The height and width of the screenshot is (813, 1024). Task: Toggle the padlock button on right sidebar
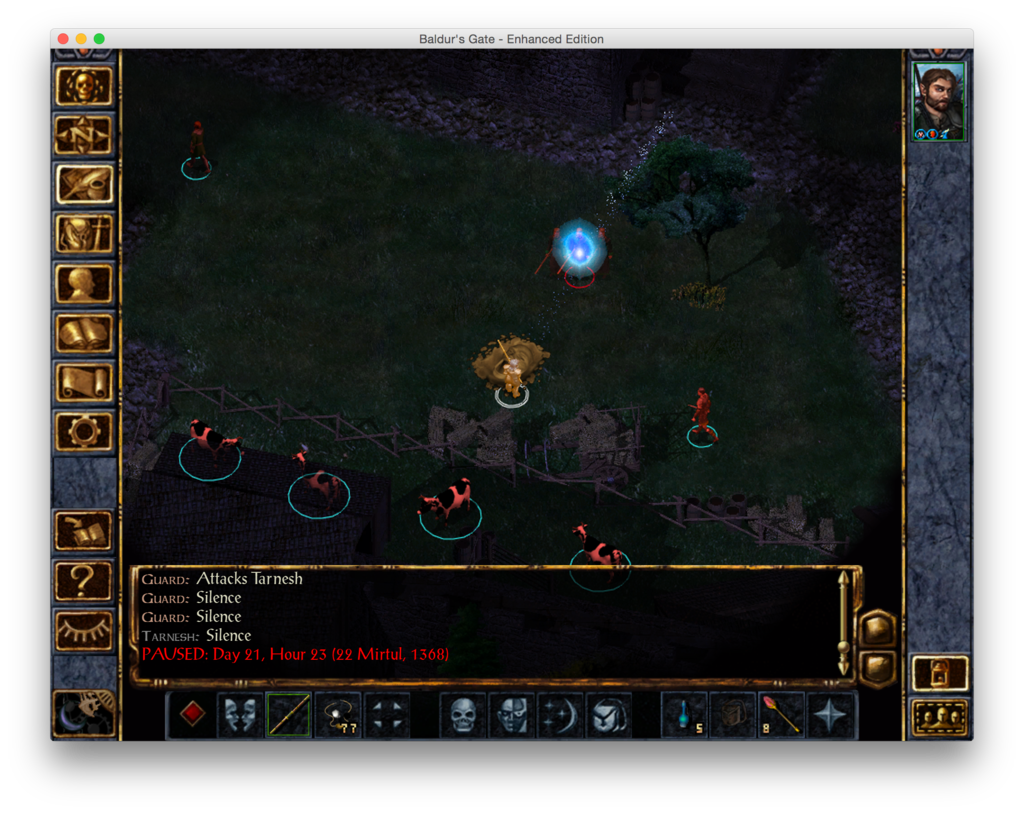(940, 673)
